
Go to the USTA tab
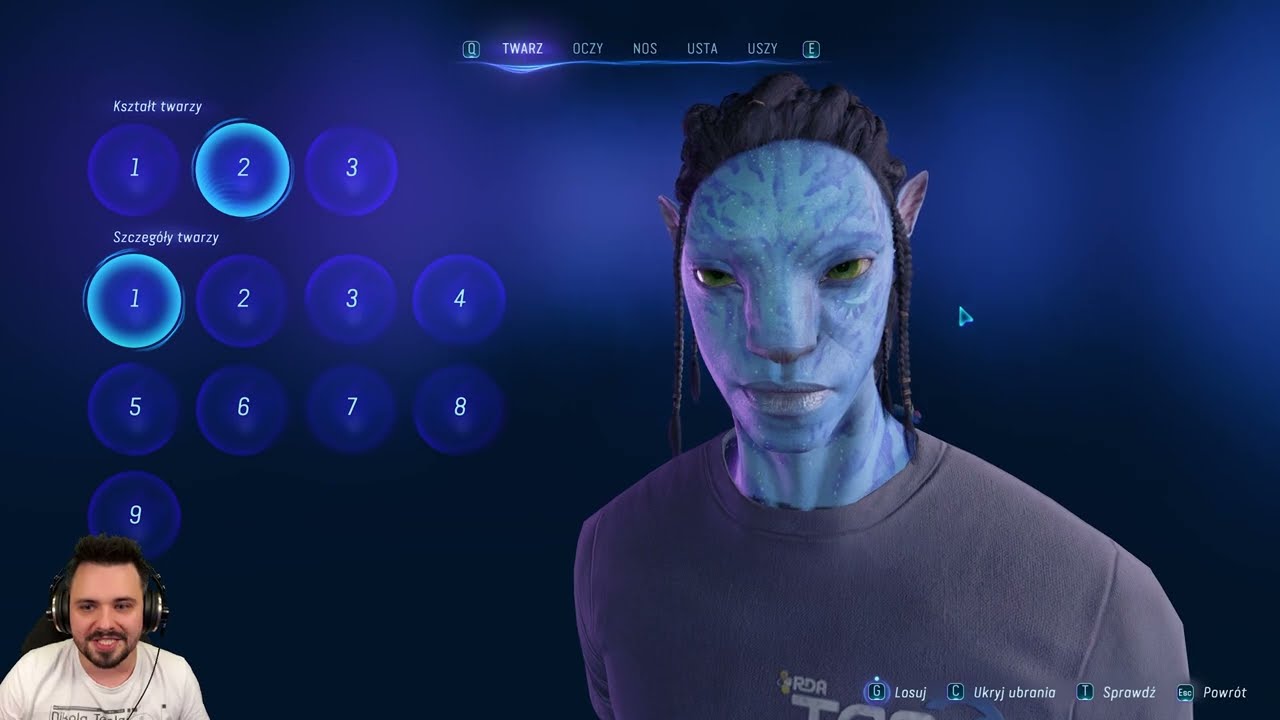702,49
